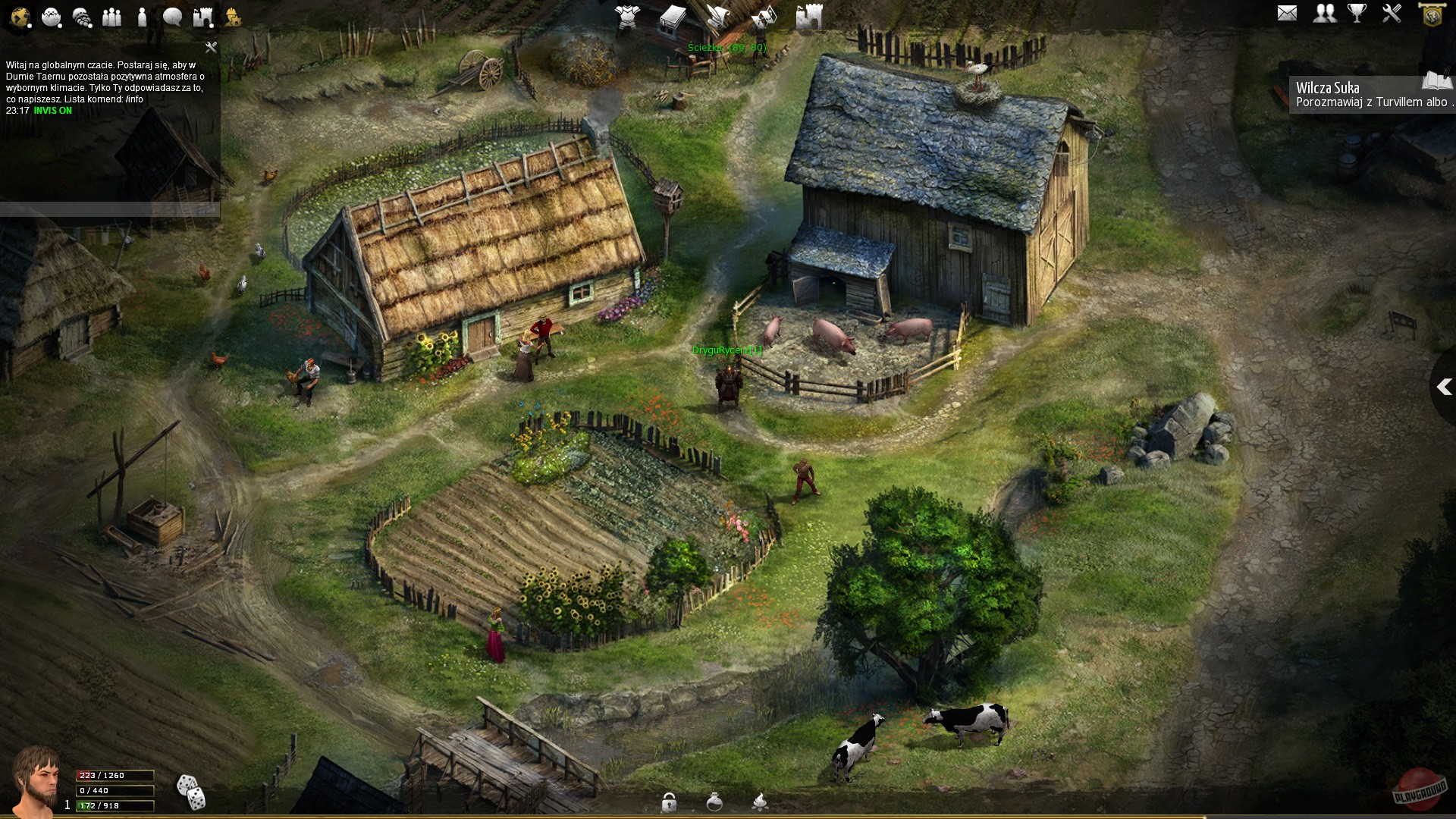Image resolution: width=1456 pixels, height=819 pixels.
Task: Open the cracked egg chat channel
Action: [x=52, y=17]
